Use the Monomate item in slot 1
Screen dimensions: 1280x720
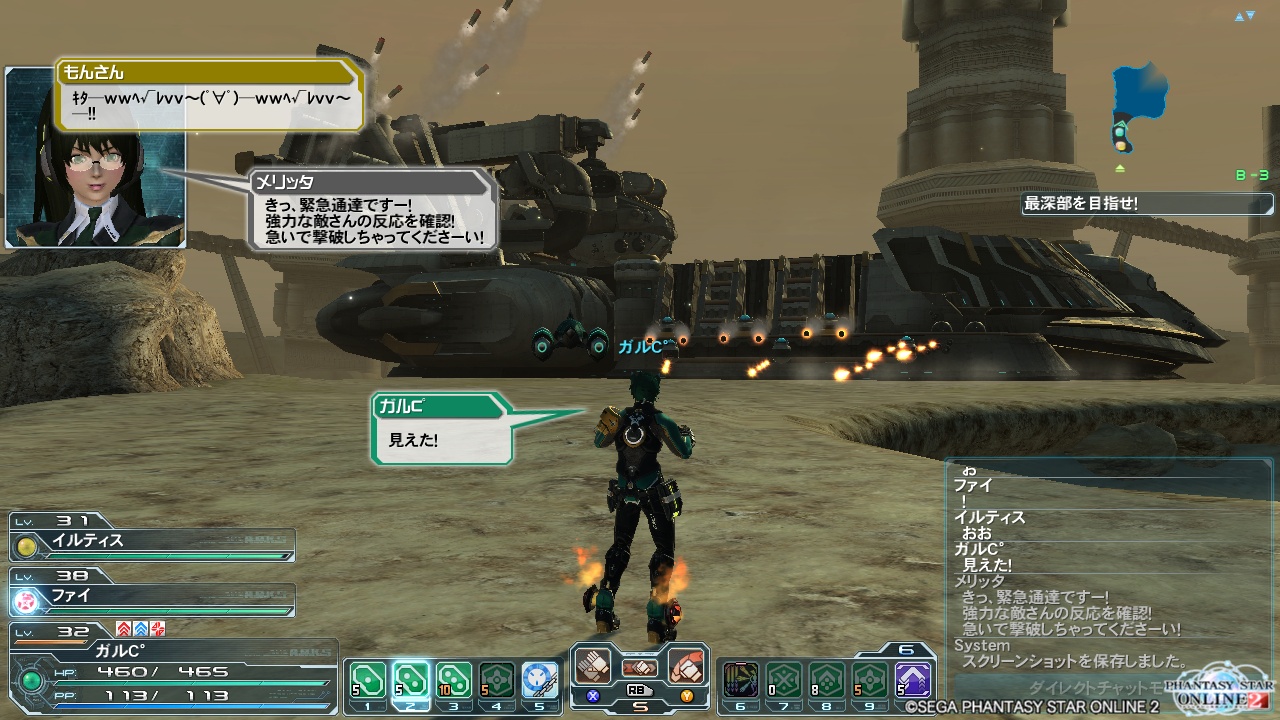pyautogui.click(x=366, y=680)
